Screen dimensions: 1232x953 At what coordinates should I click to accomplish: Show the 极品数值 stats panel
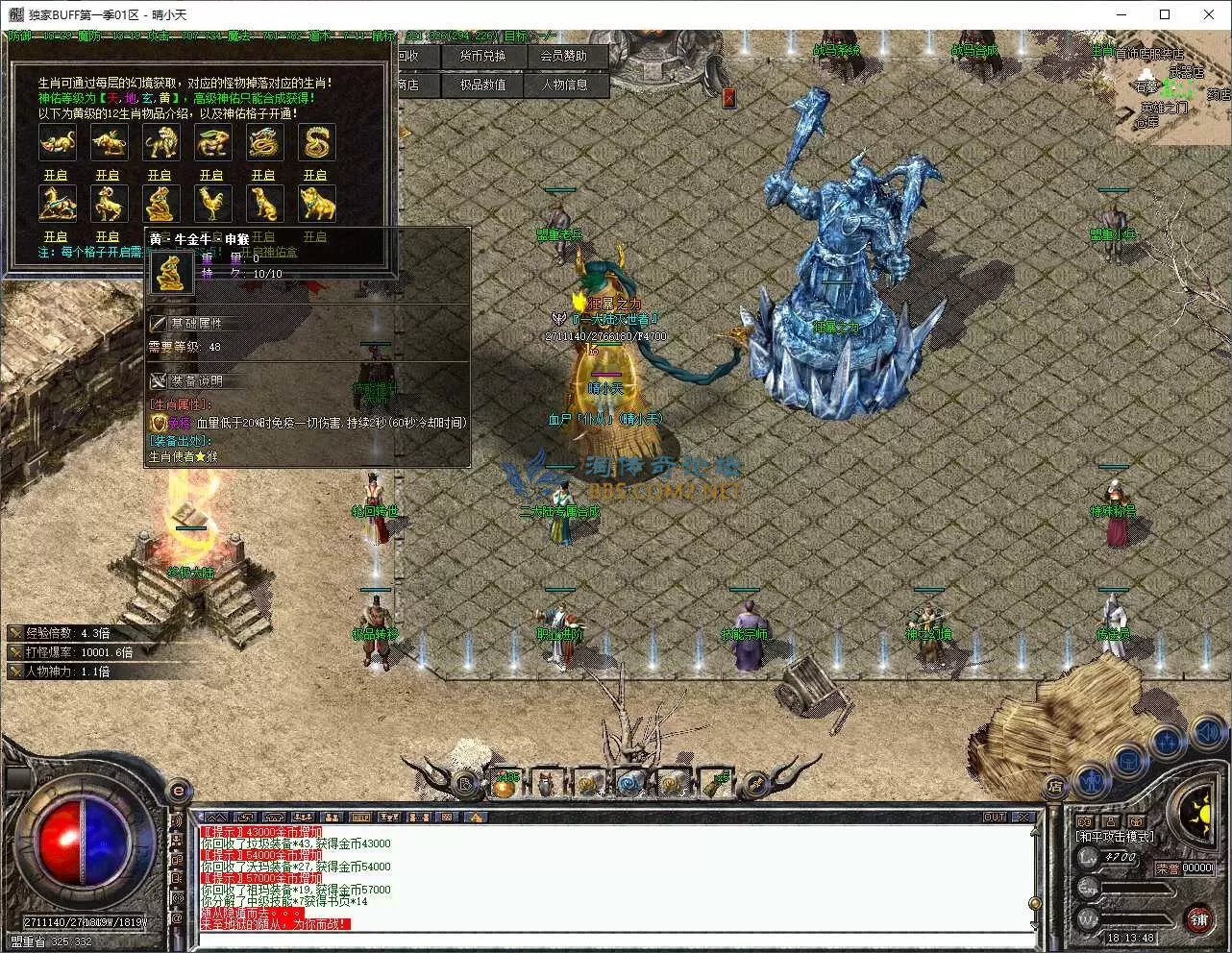coord(481,86)
